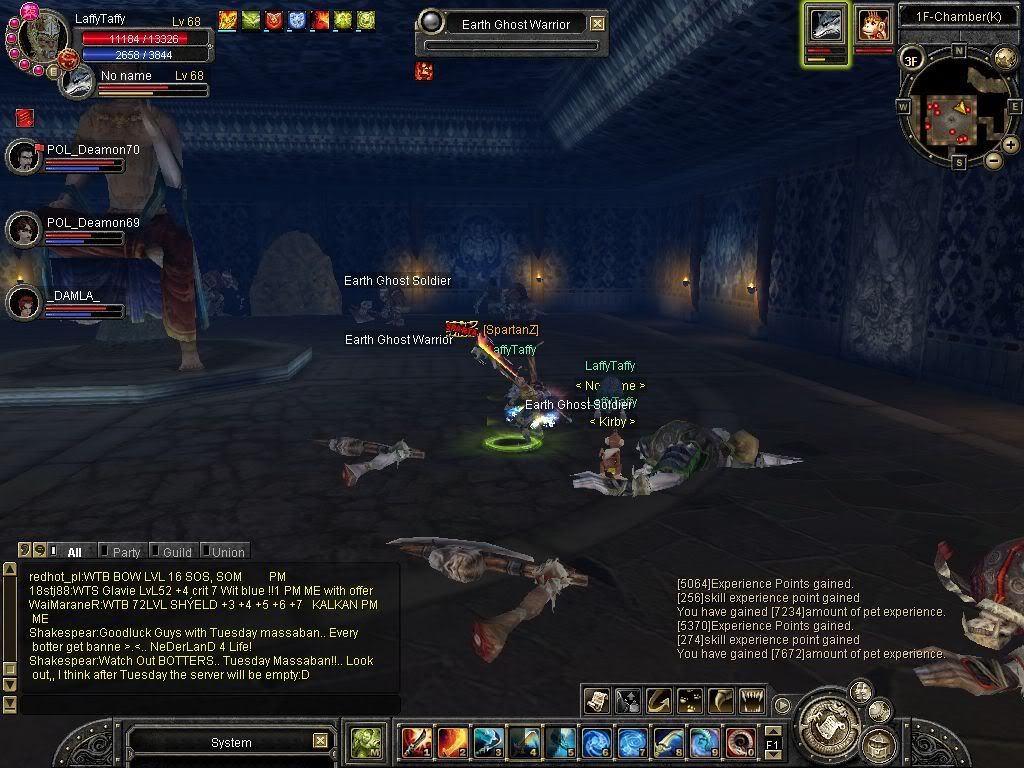Select the All chat tab
1024x768 pixels.
[x=74, y=552]
